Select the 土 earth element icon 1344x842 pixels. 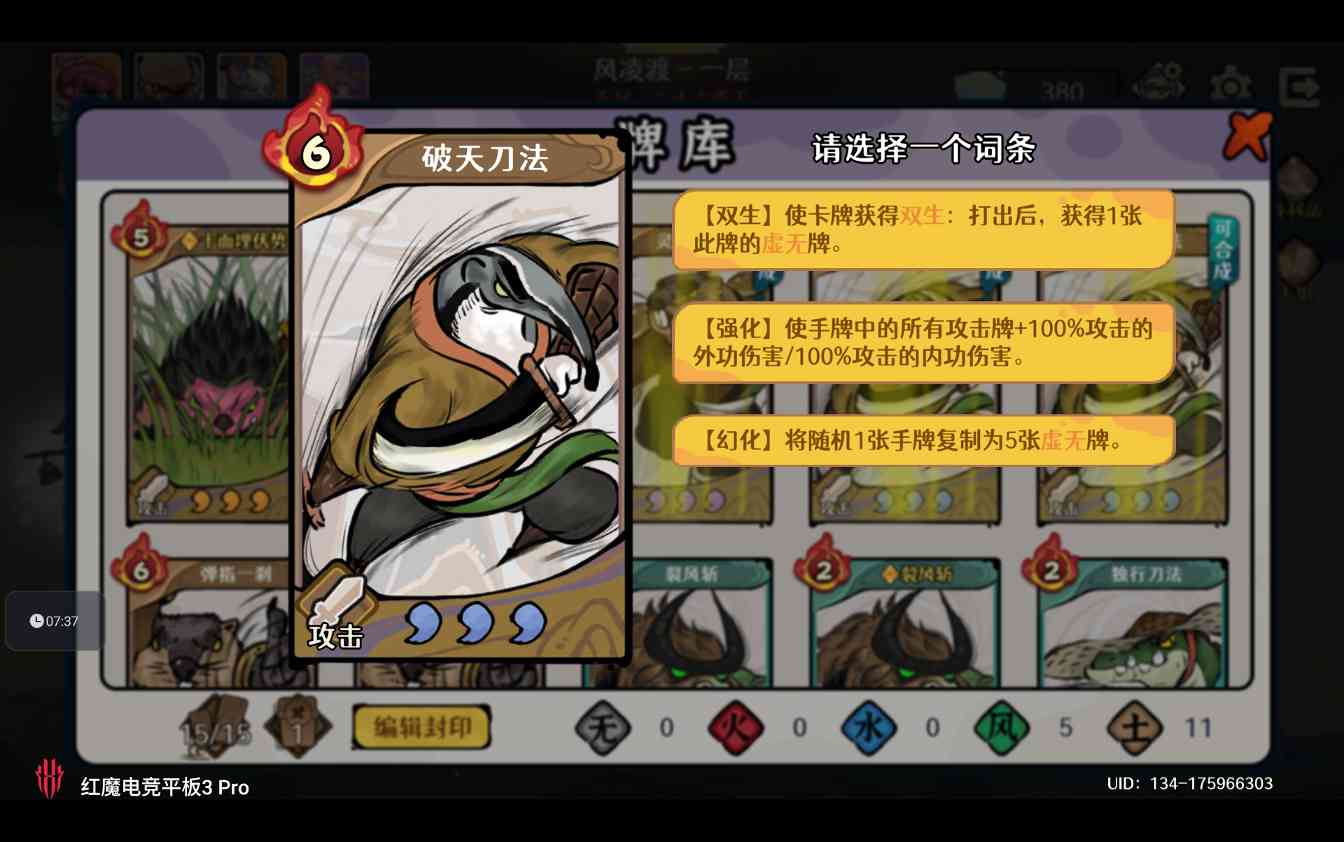1135,729
